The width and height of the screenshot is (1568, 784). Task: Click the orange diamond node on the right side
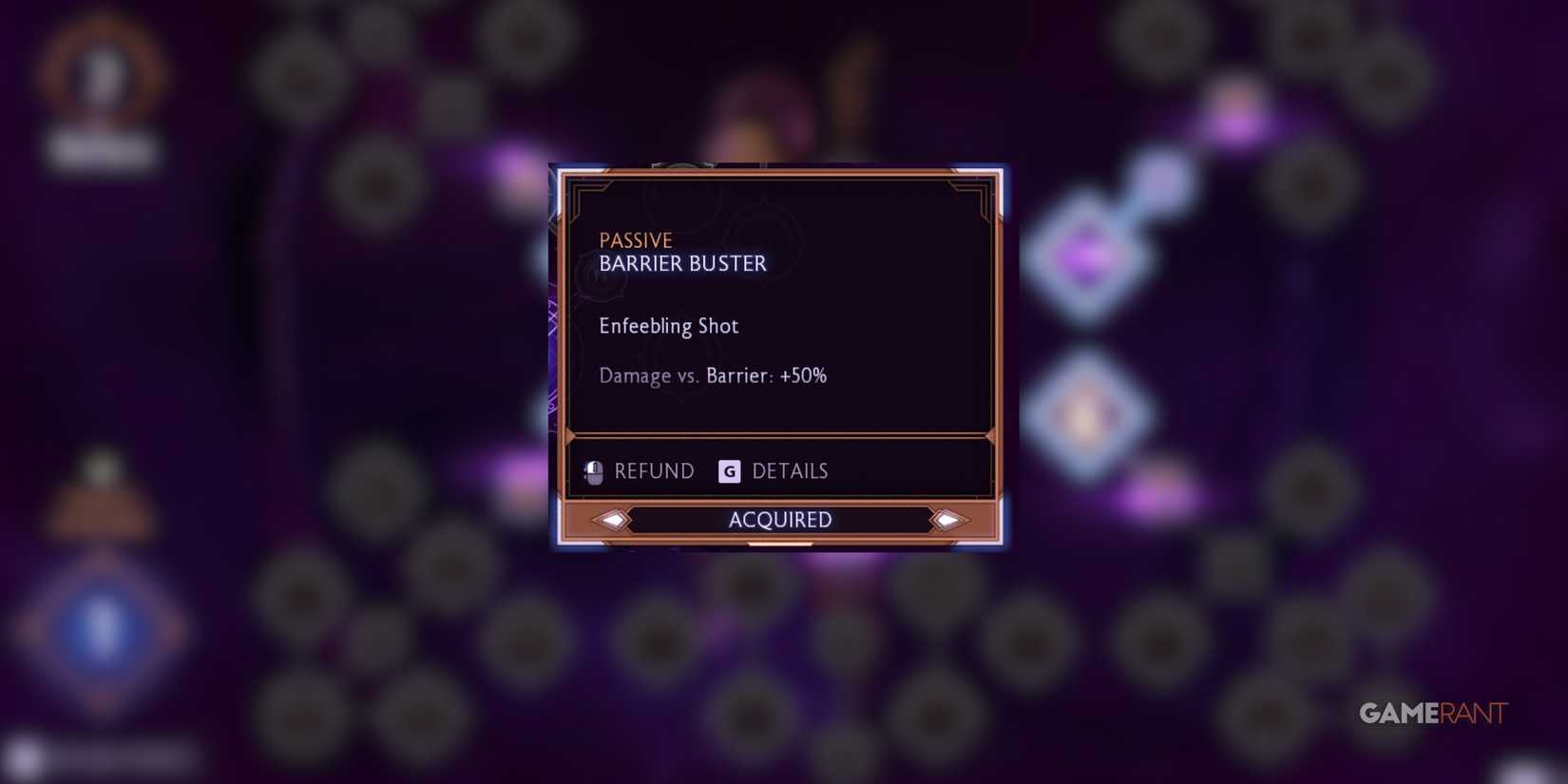pyautogui.click(x=1086, y=413)
